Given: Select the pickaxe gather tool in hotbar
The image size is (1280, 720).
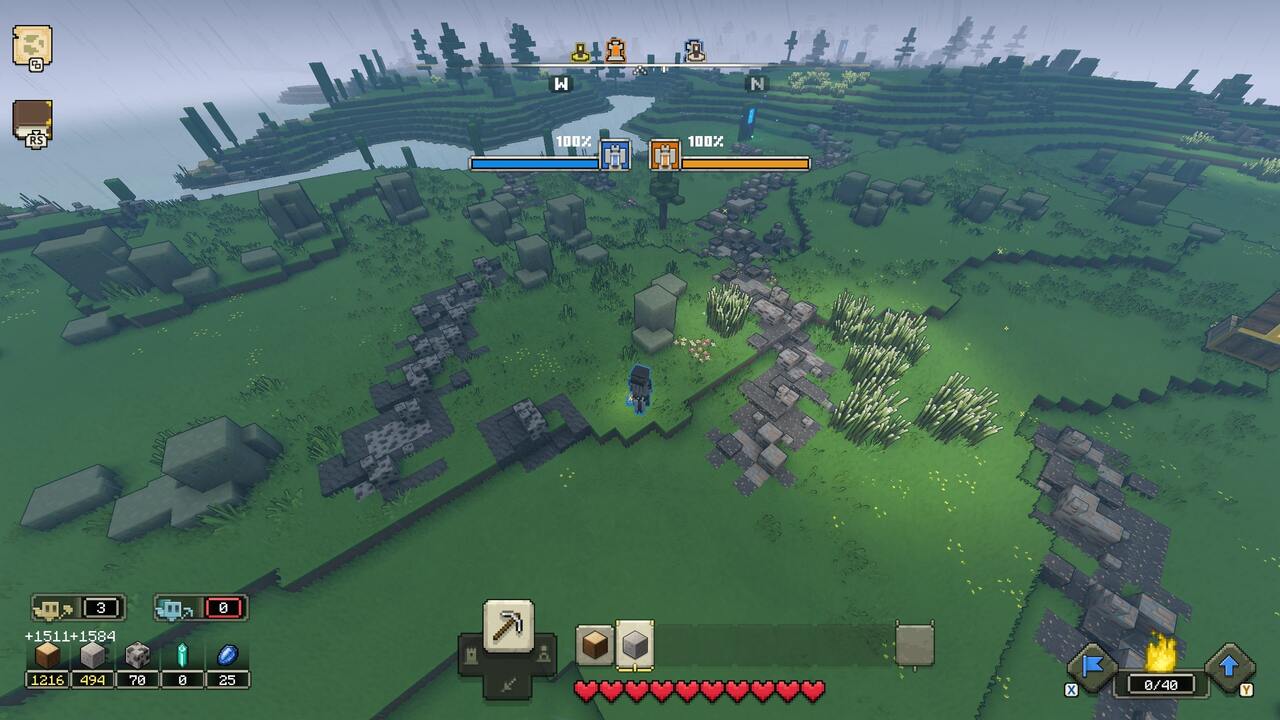Looking at the screenshot, I should pos(507,628).
